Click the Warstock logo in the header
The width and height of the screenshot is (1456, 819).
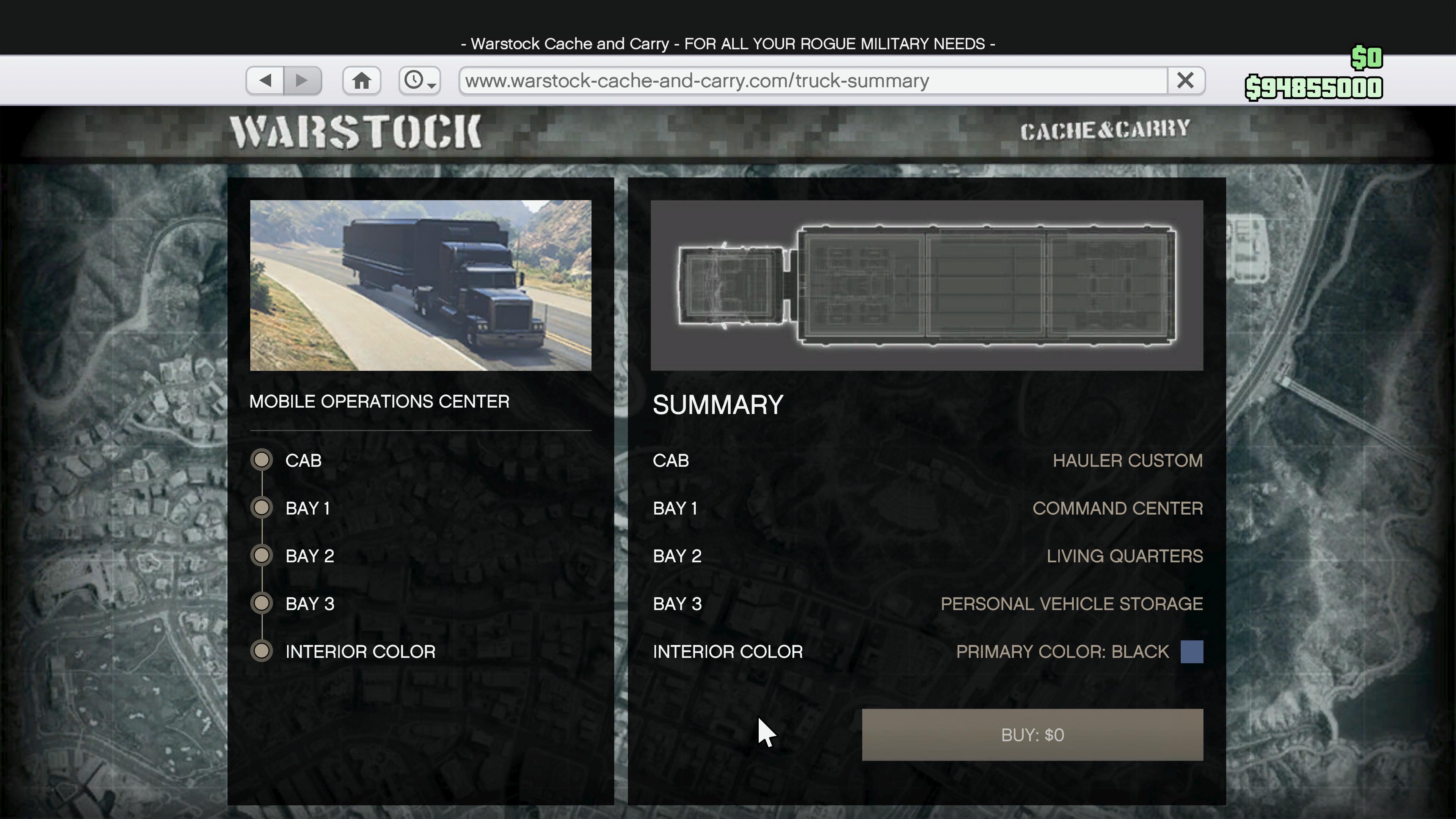(356, 132)
